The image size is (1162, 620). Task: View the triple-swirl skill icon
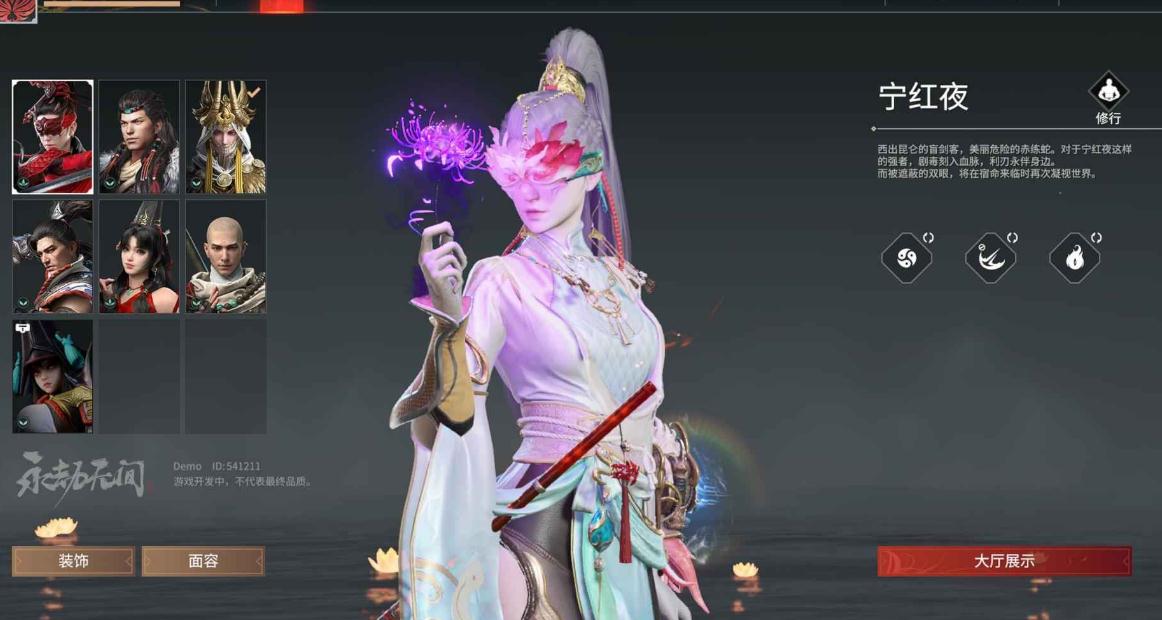(906, 258)
